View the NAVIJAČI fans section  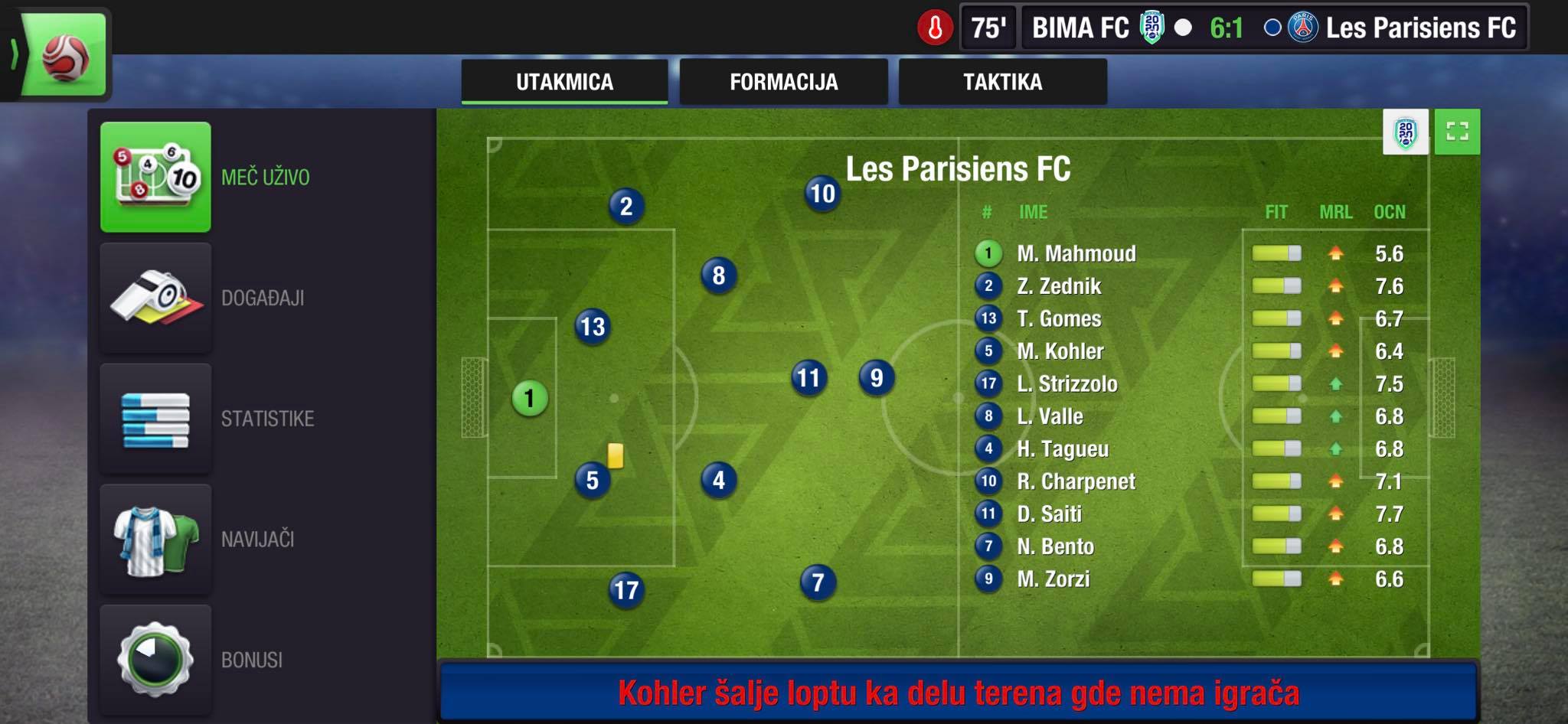[x=156, y=540]
